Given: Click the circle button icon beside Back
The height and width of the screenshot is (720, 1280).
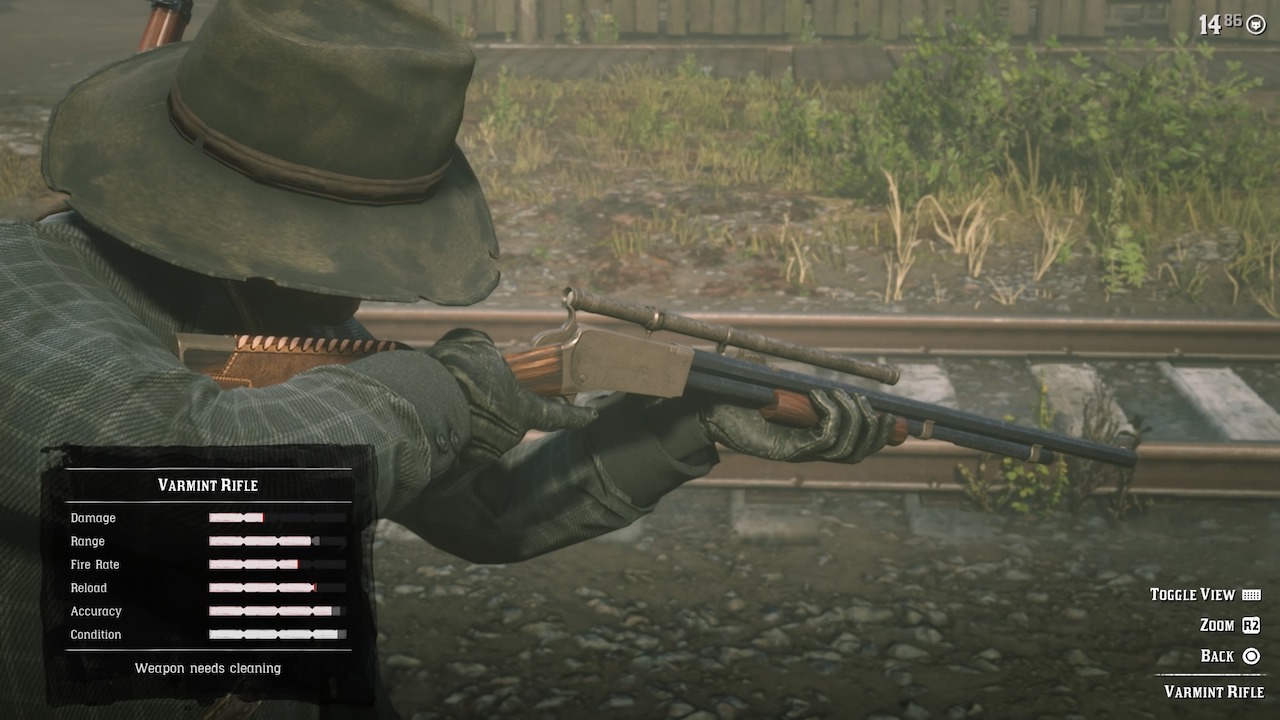Looking at the screenshot, I should (1251, 655).
